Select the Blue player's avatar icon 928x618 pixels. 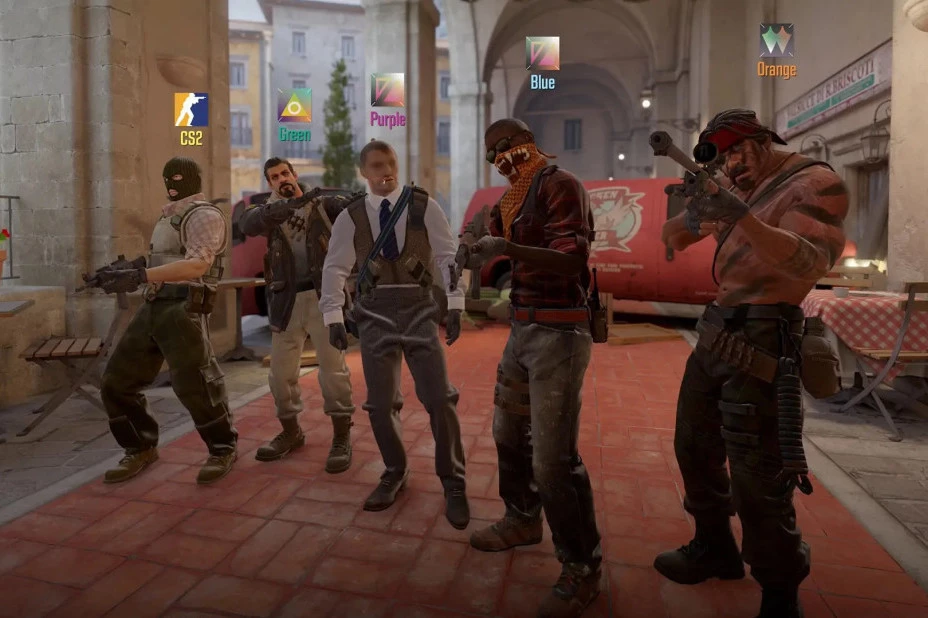542,53
